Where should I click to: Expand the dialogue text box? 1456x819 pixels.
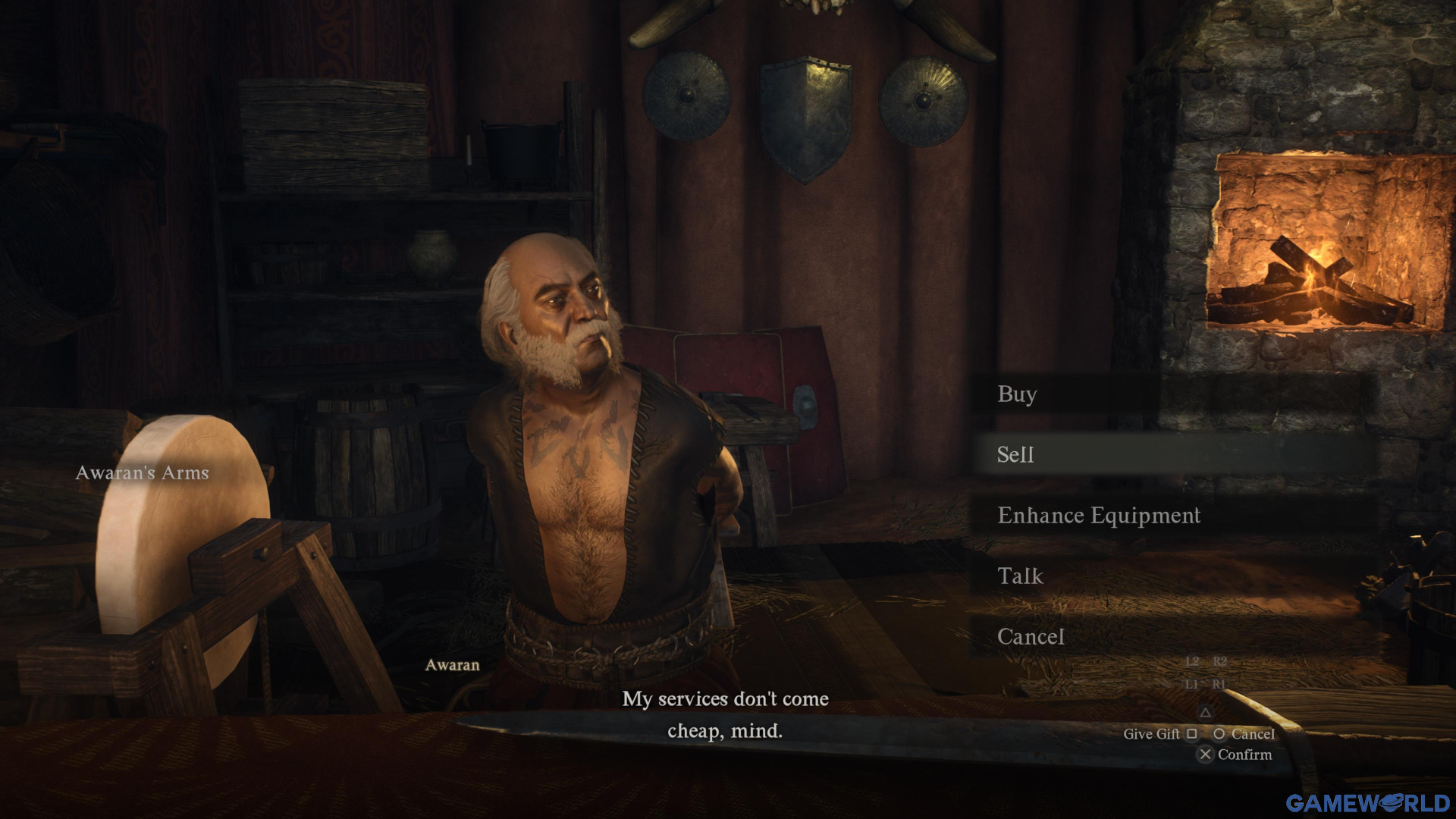726,716
